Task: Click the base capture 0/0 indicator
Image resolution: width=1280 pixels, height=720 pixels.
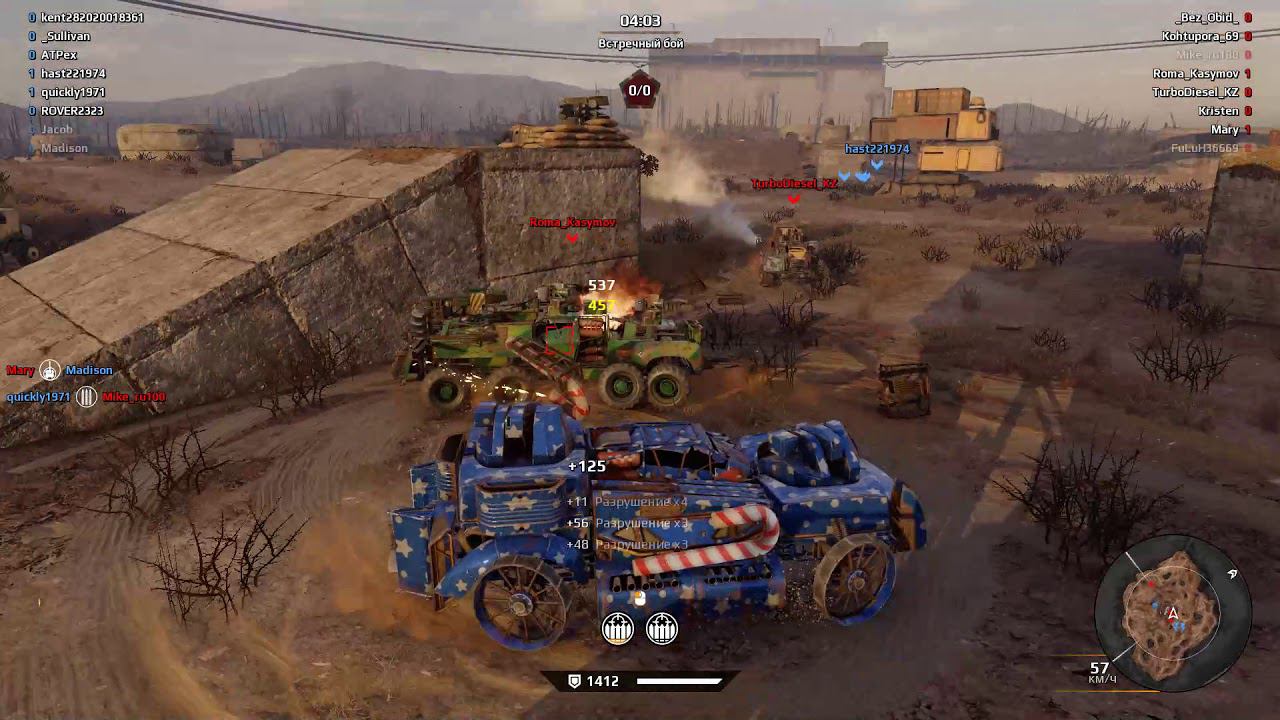Action: click(639, 90)
